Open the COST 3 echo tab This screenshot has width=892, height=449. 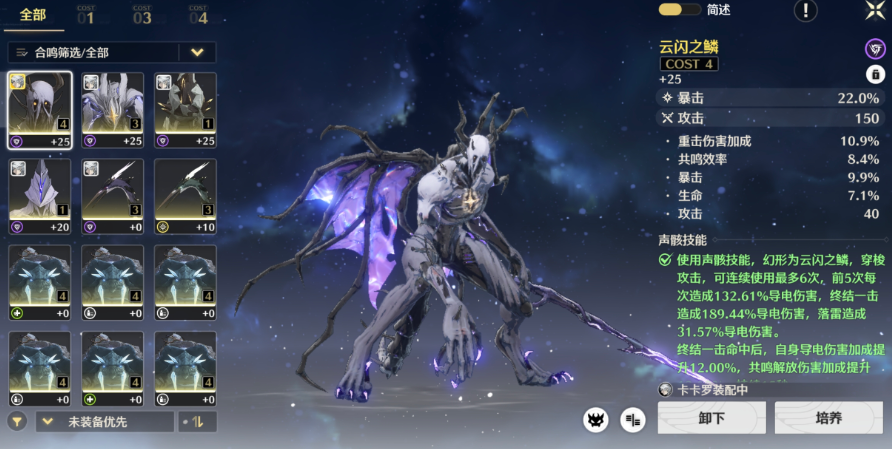pos(142,15)
